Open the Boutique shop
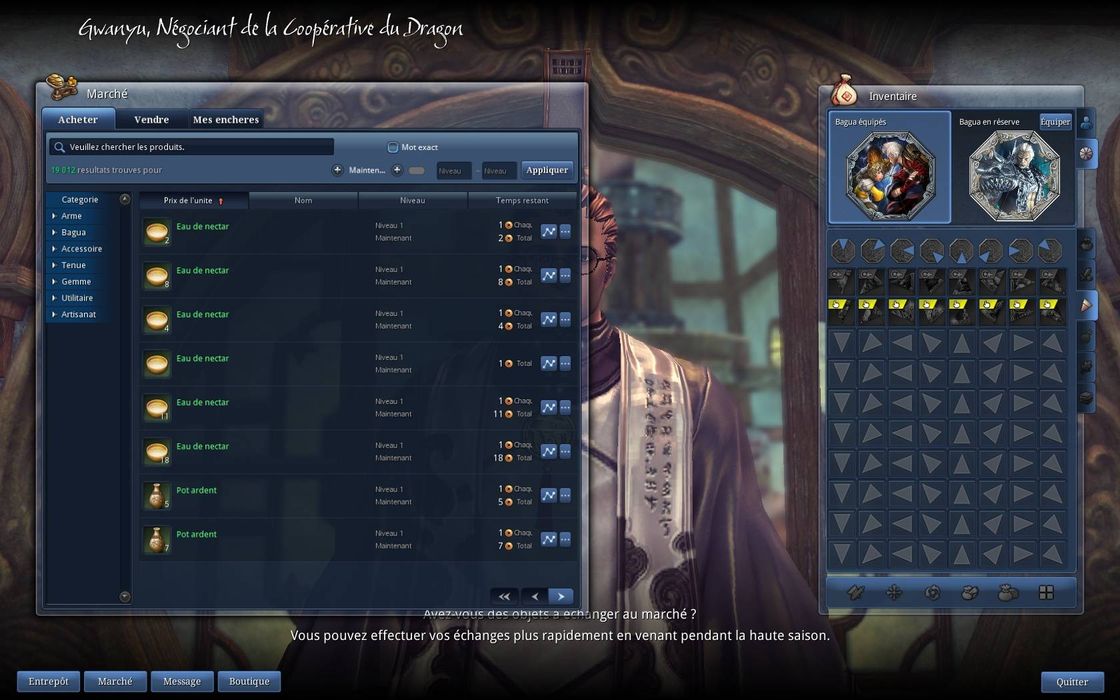This screenshot has height=700, width=1120. [249, 682]
